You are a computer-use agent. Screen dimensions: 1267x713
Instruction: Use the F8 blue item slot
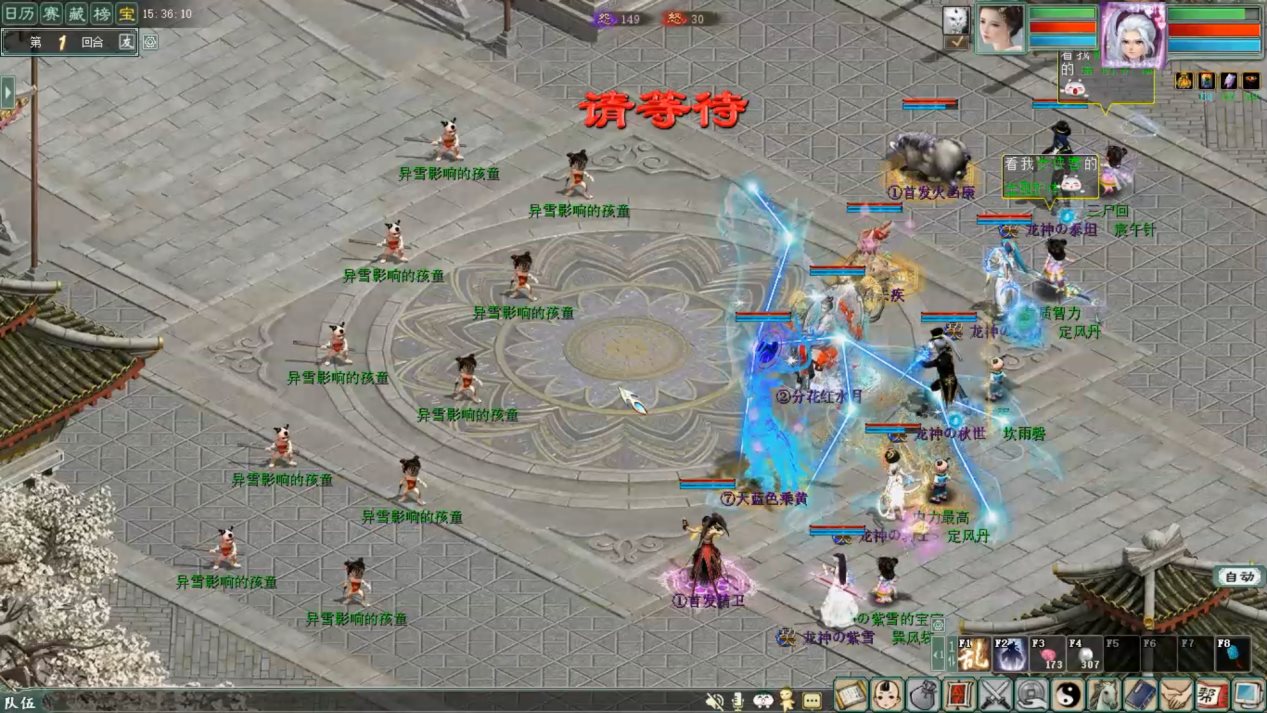click(x=1232, y=654)
